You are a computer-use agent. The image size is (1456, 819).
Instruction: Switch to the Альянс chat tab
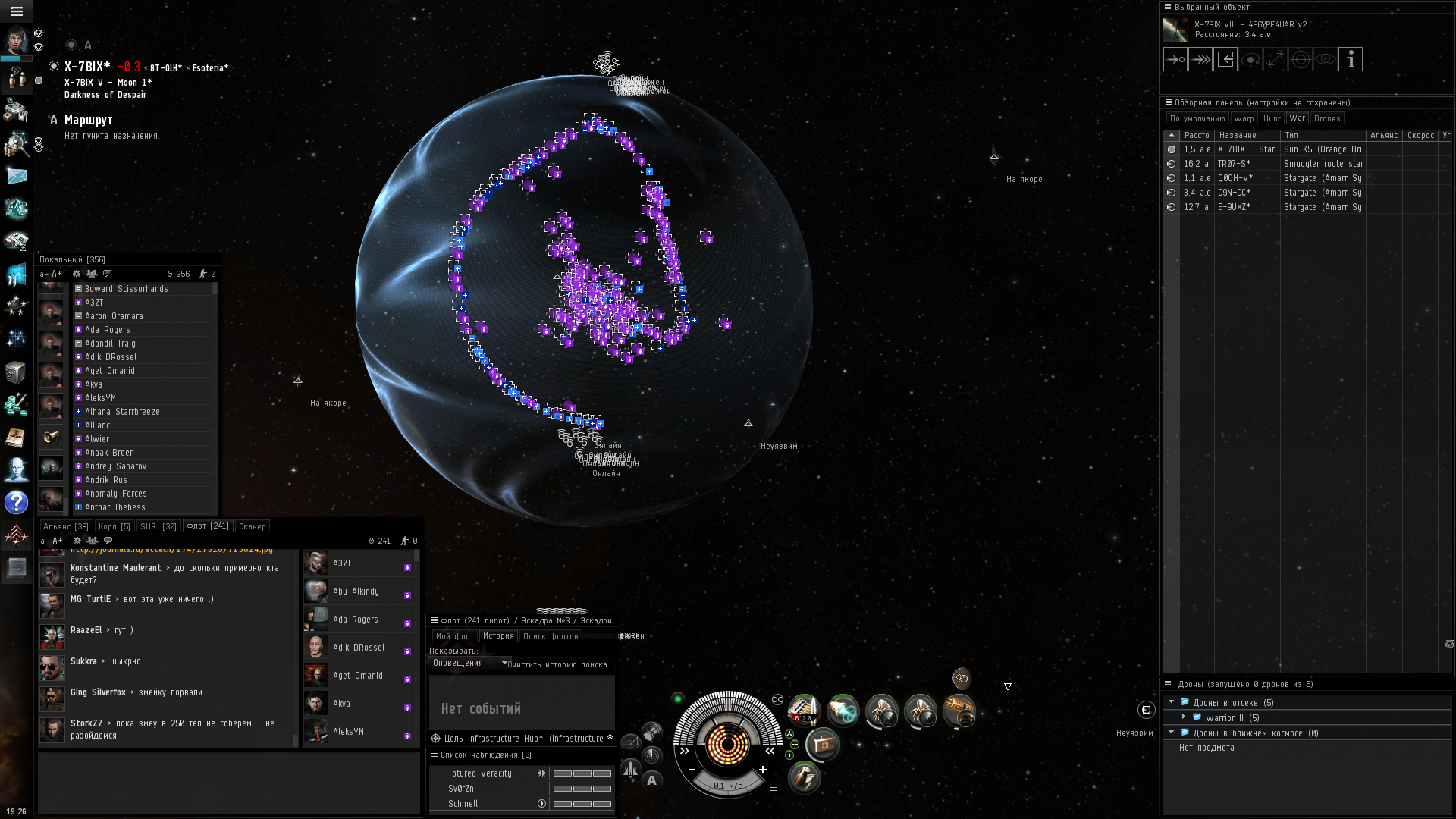point(65,526)
